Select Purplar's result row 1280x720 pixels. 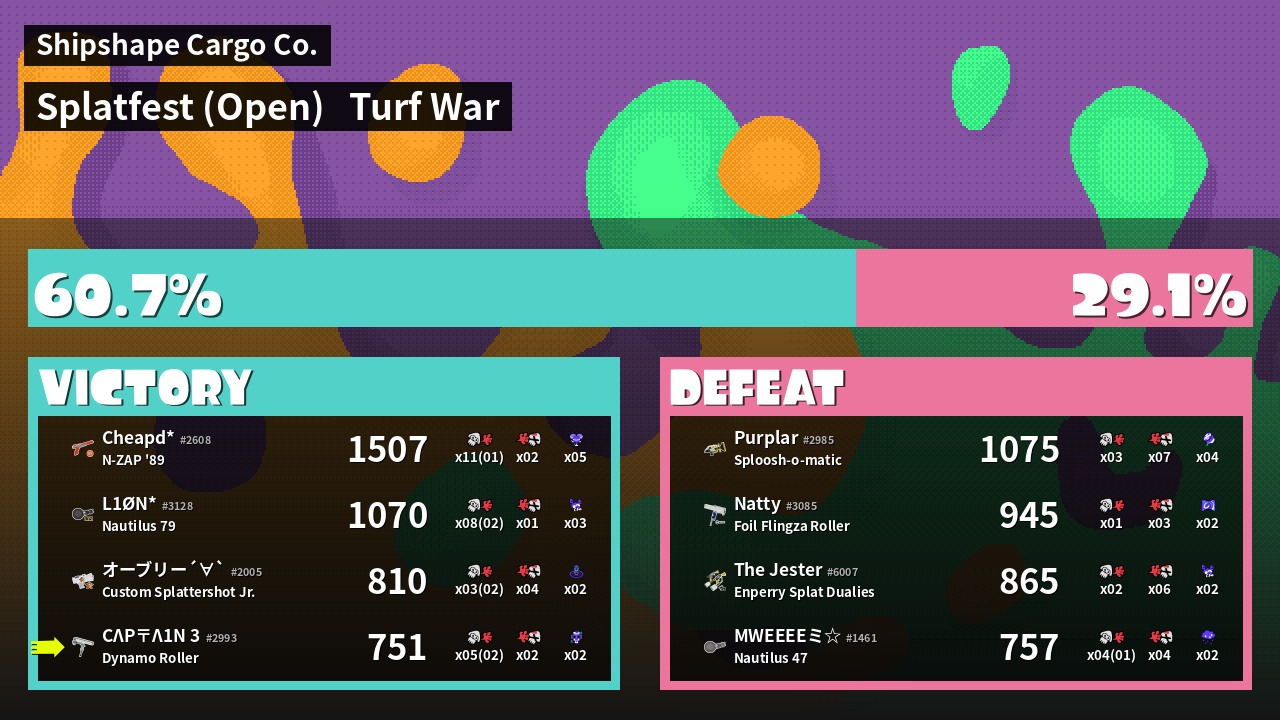tap(956, 449)
